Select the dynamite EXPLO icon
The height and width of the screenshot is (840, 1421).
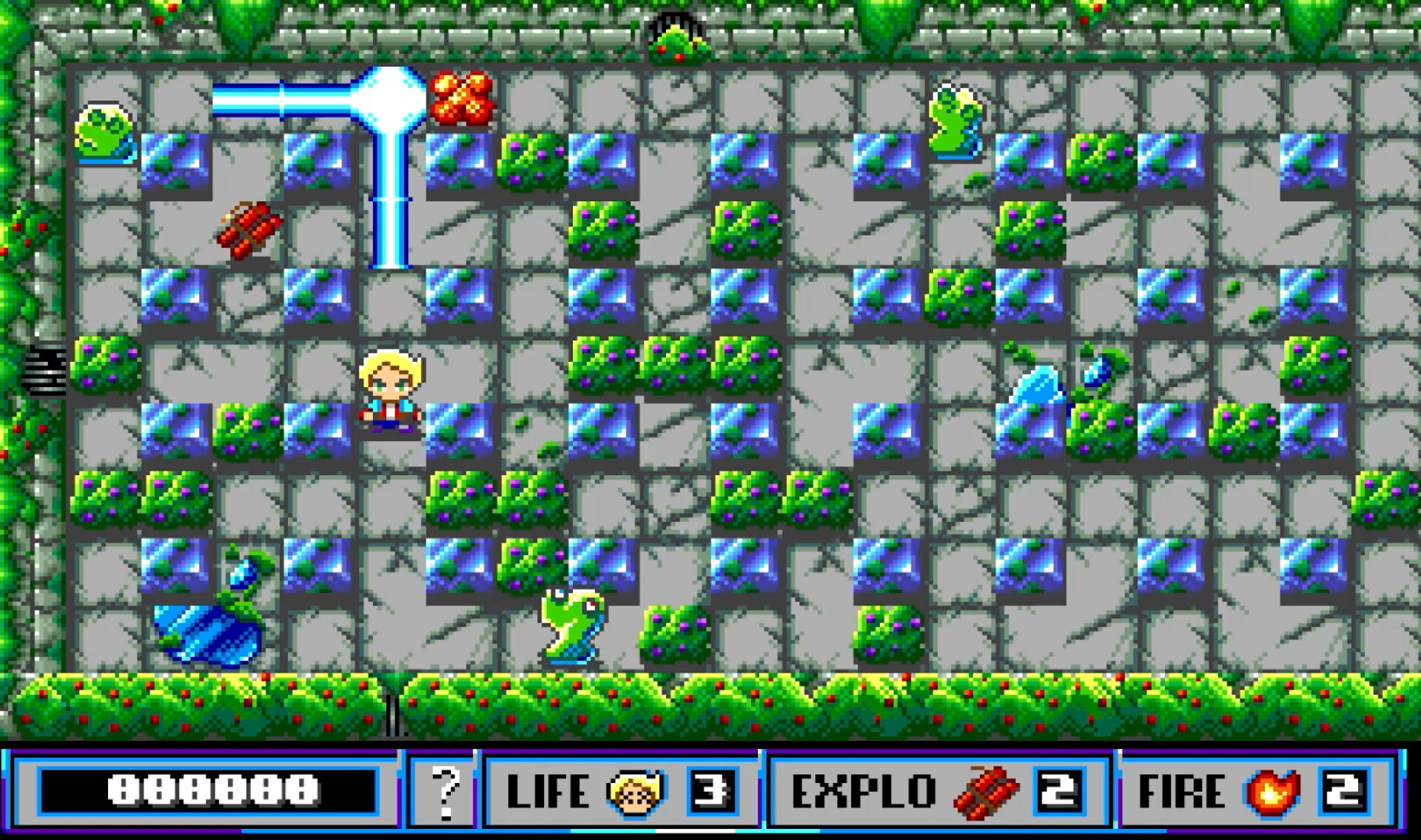pos(984,792)
